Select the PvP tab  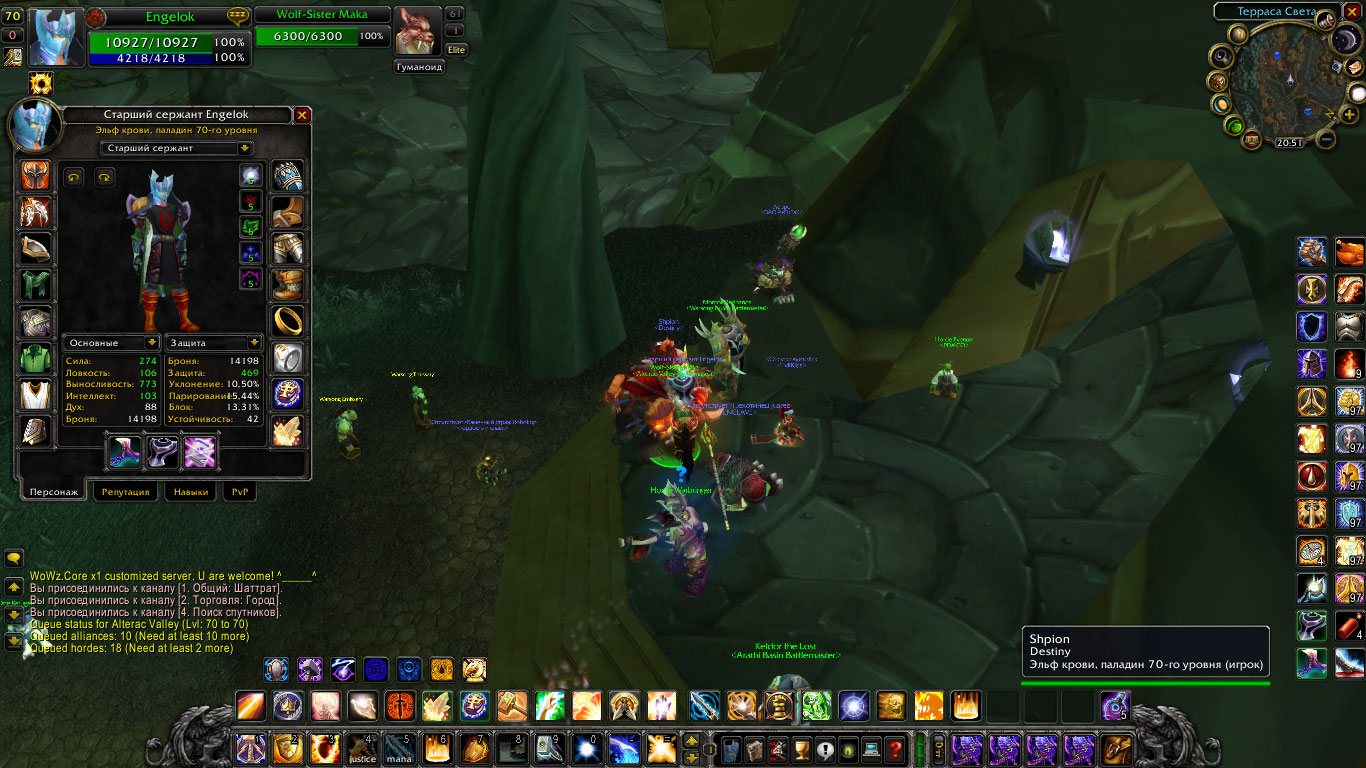pos(240,492)
